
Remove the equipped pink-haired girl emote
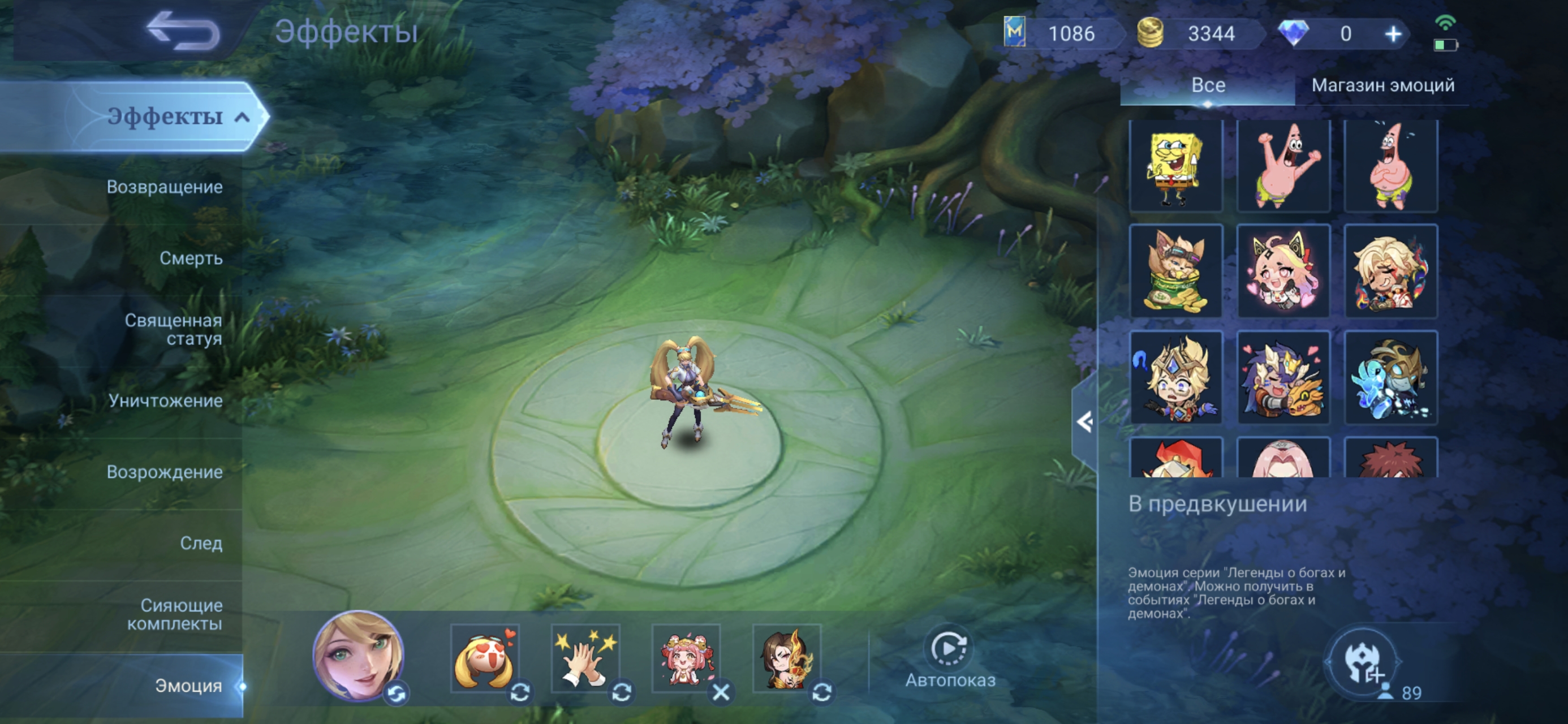tap(721, 692)
